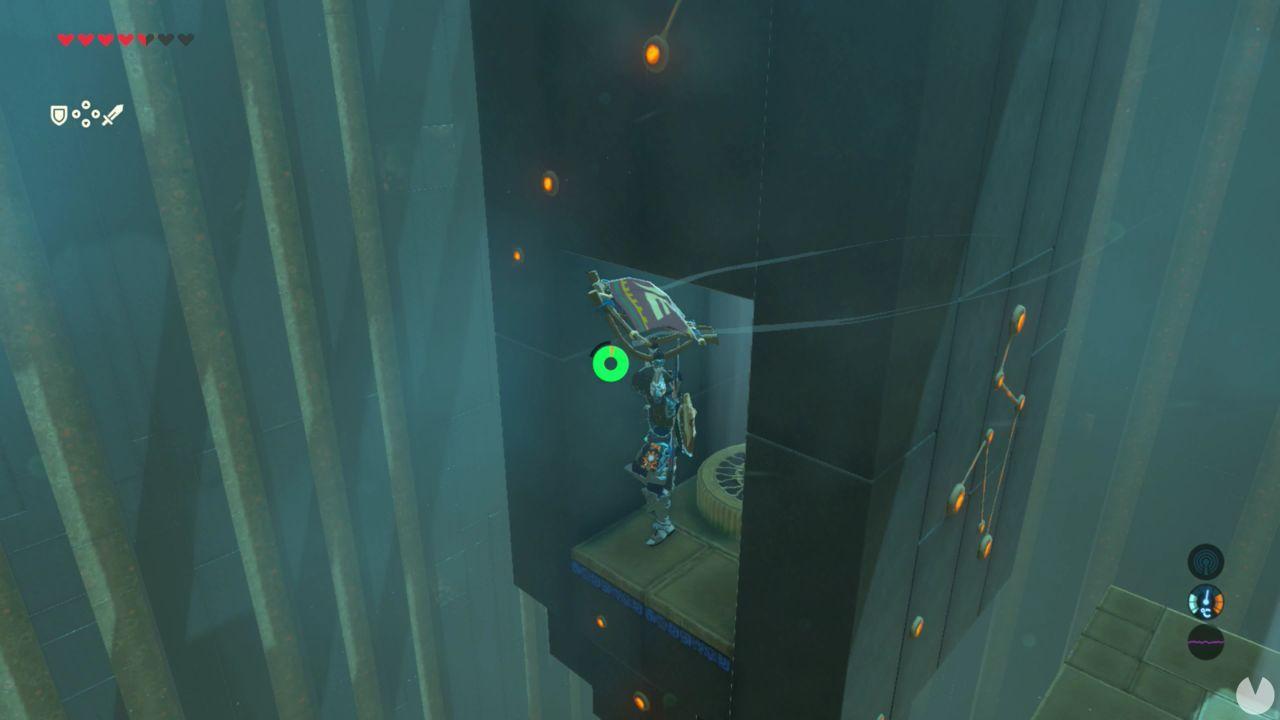Select the shield icon near the D-pad
This screenshot has height=720, width=1280.
58,114
